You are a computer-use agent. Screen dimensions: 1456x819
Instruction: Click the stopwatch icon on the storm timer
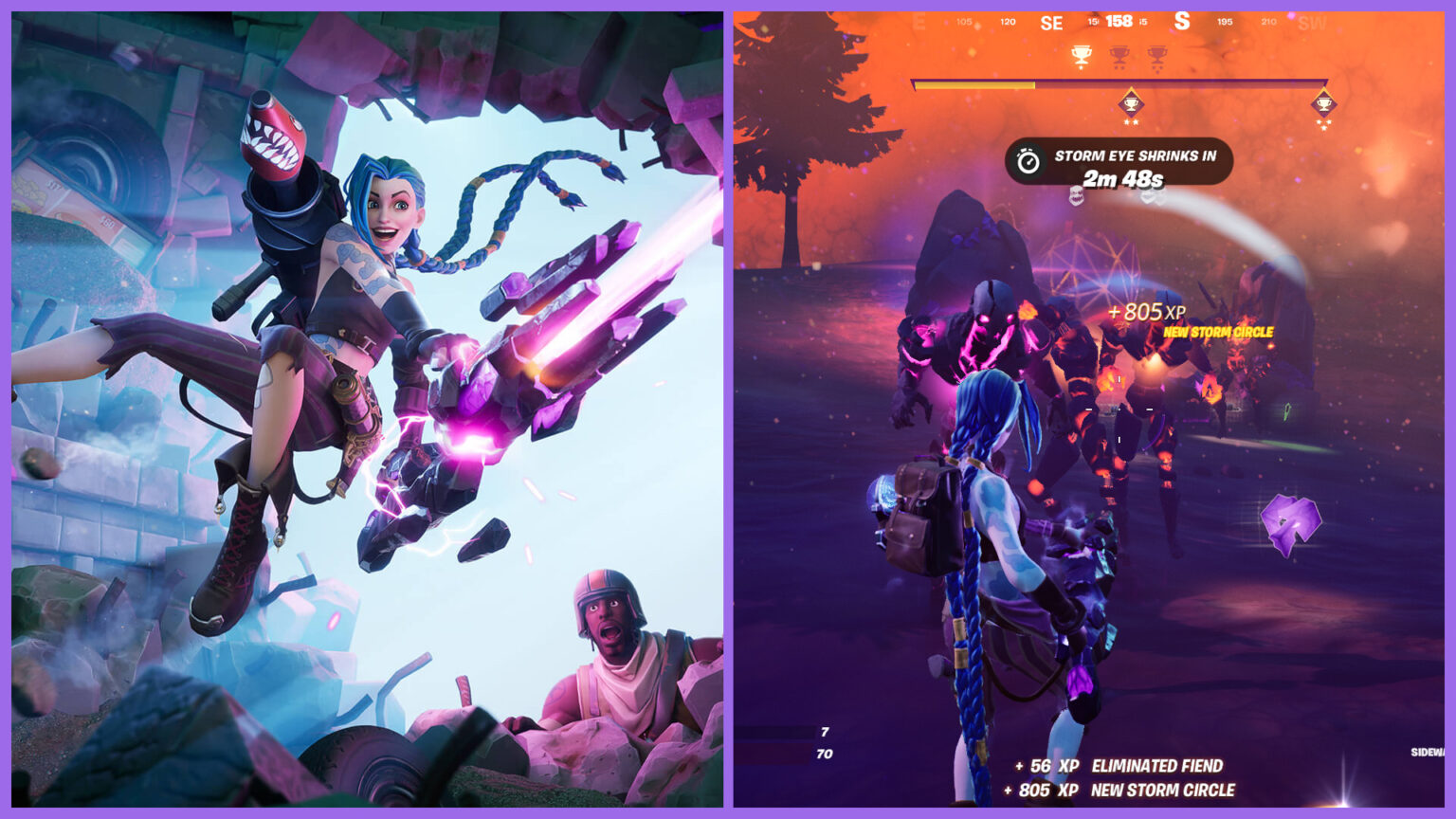[x=1027, y=160]
